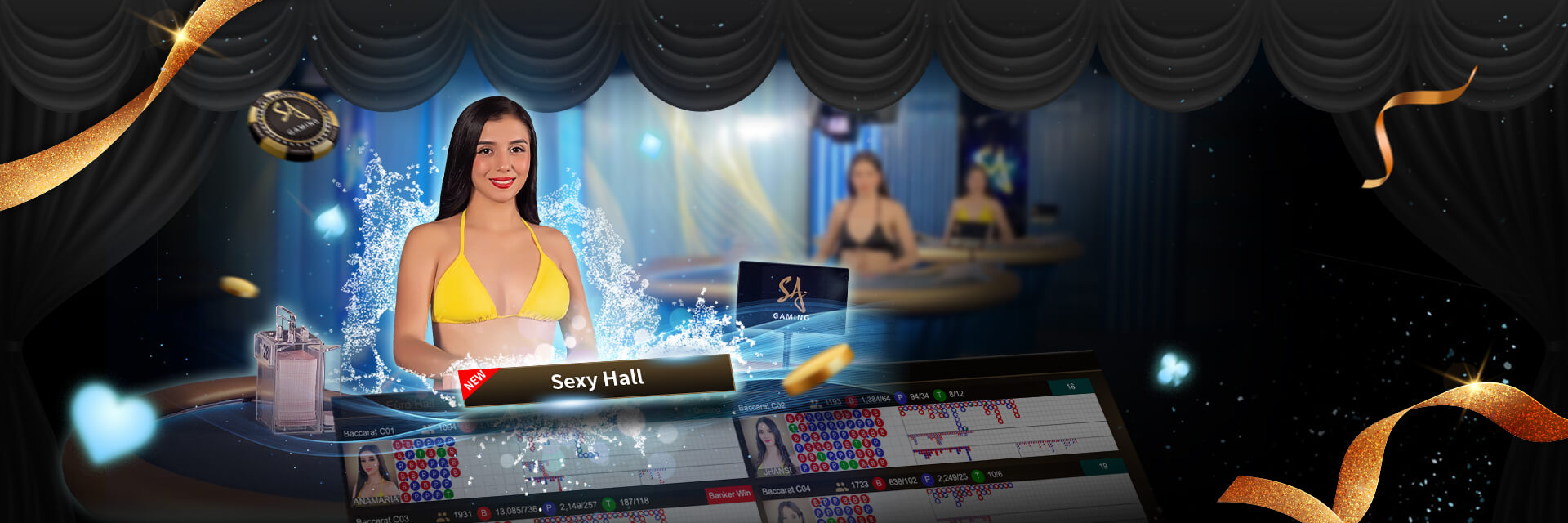
Task: Select the Baccarat C01 table
Action: pos(369,431)
